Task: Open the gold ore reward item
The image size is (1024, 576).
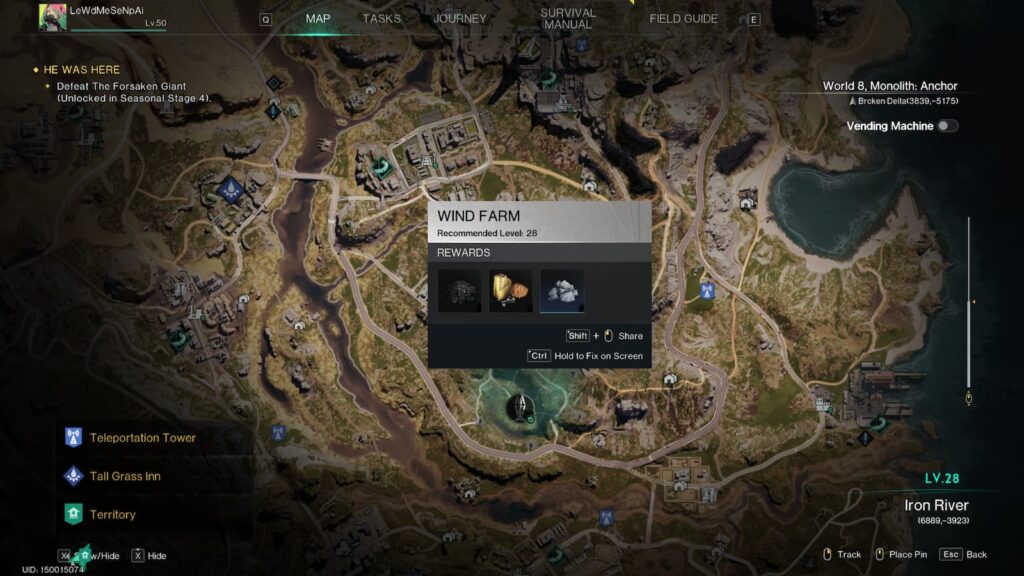Action: click(511, 290)
